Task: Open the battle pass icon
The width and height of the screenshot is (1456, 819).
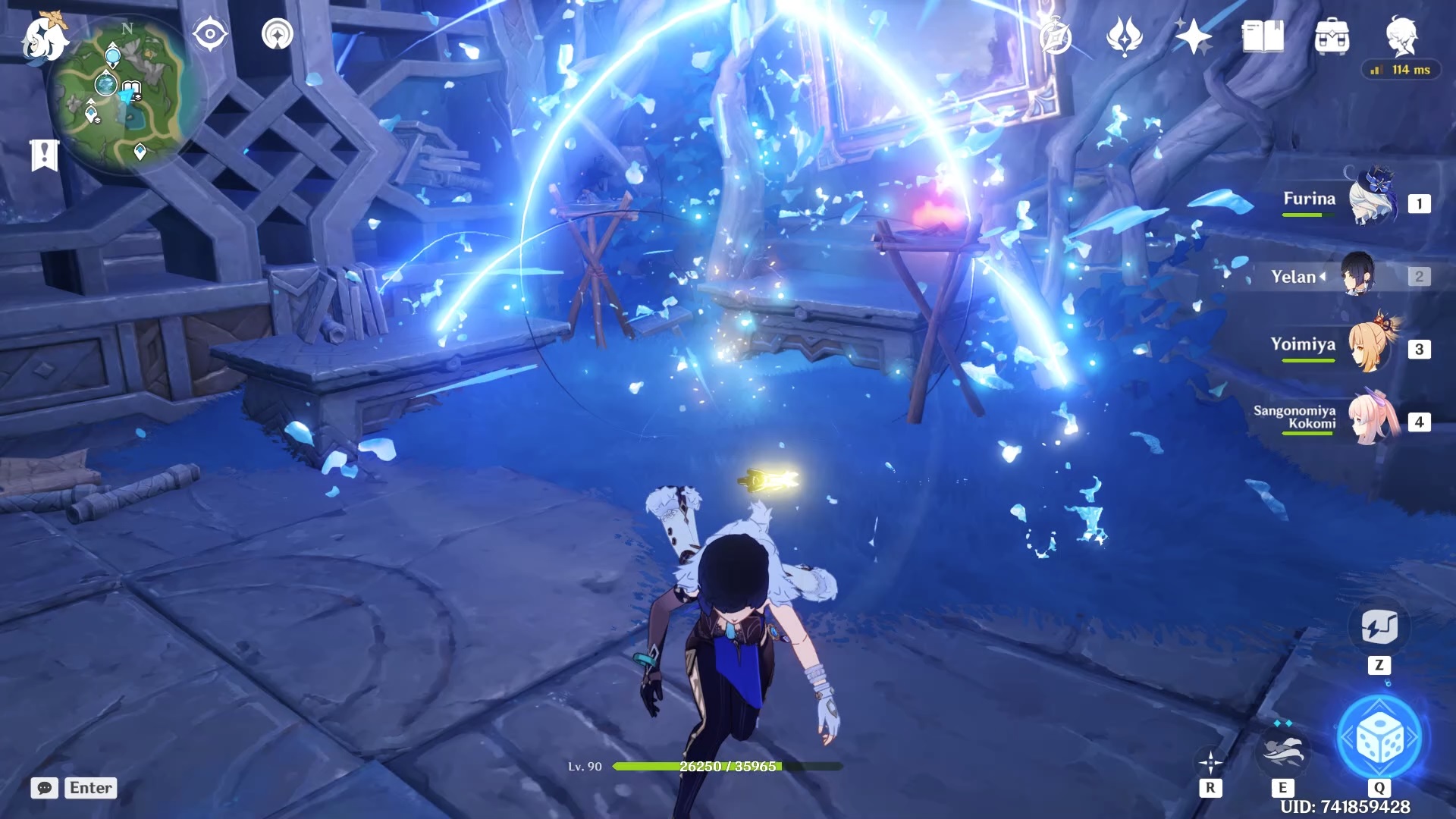Action: point(1124,37)
